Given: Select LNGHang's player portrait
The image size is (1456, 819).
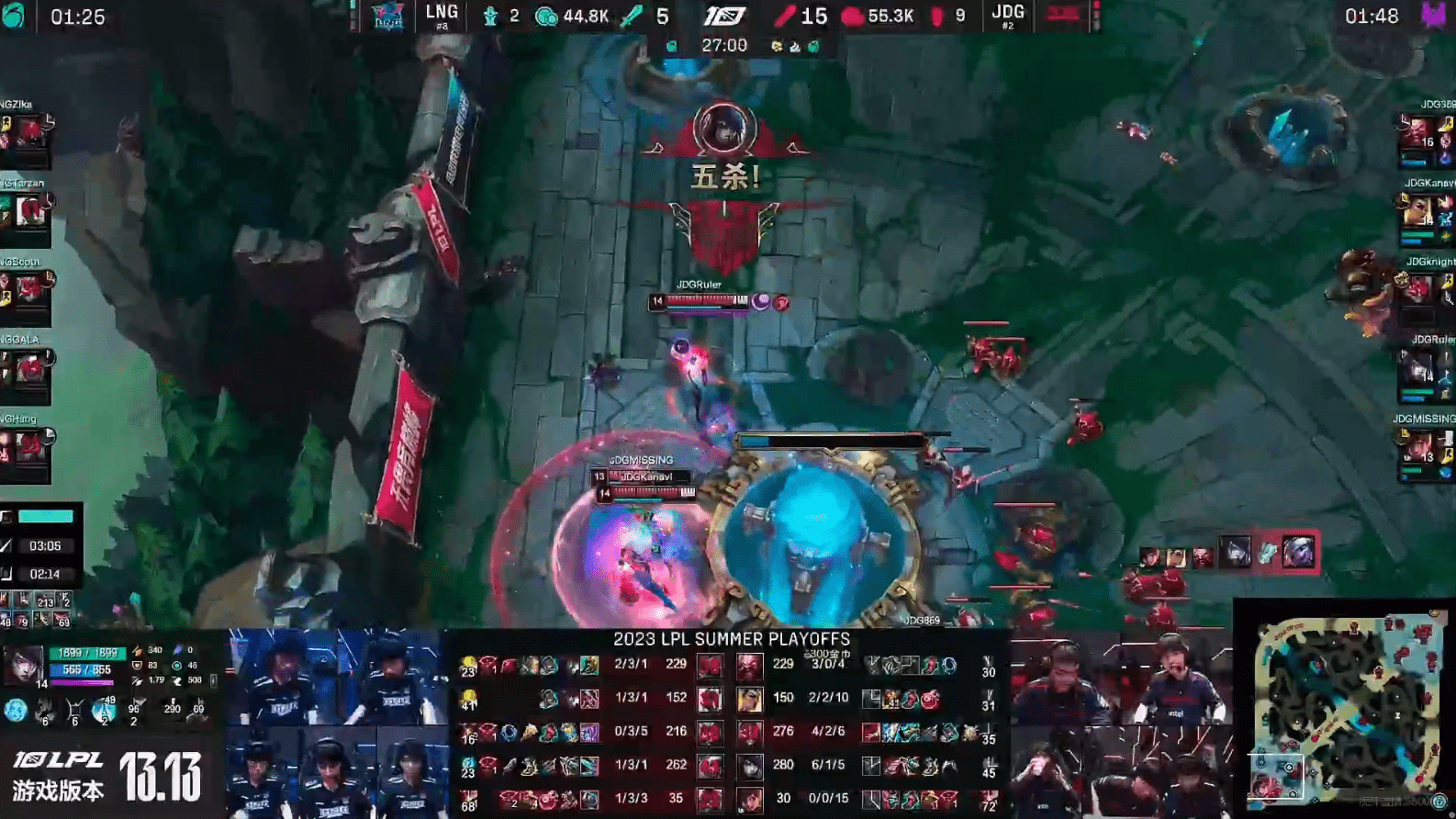Looking at the screenshot, I should pos(28,448).
